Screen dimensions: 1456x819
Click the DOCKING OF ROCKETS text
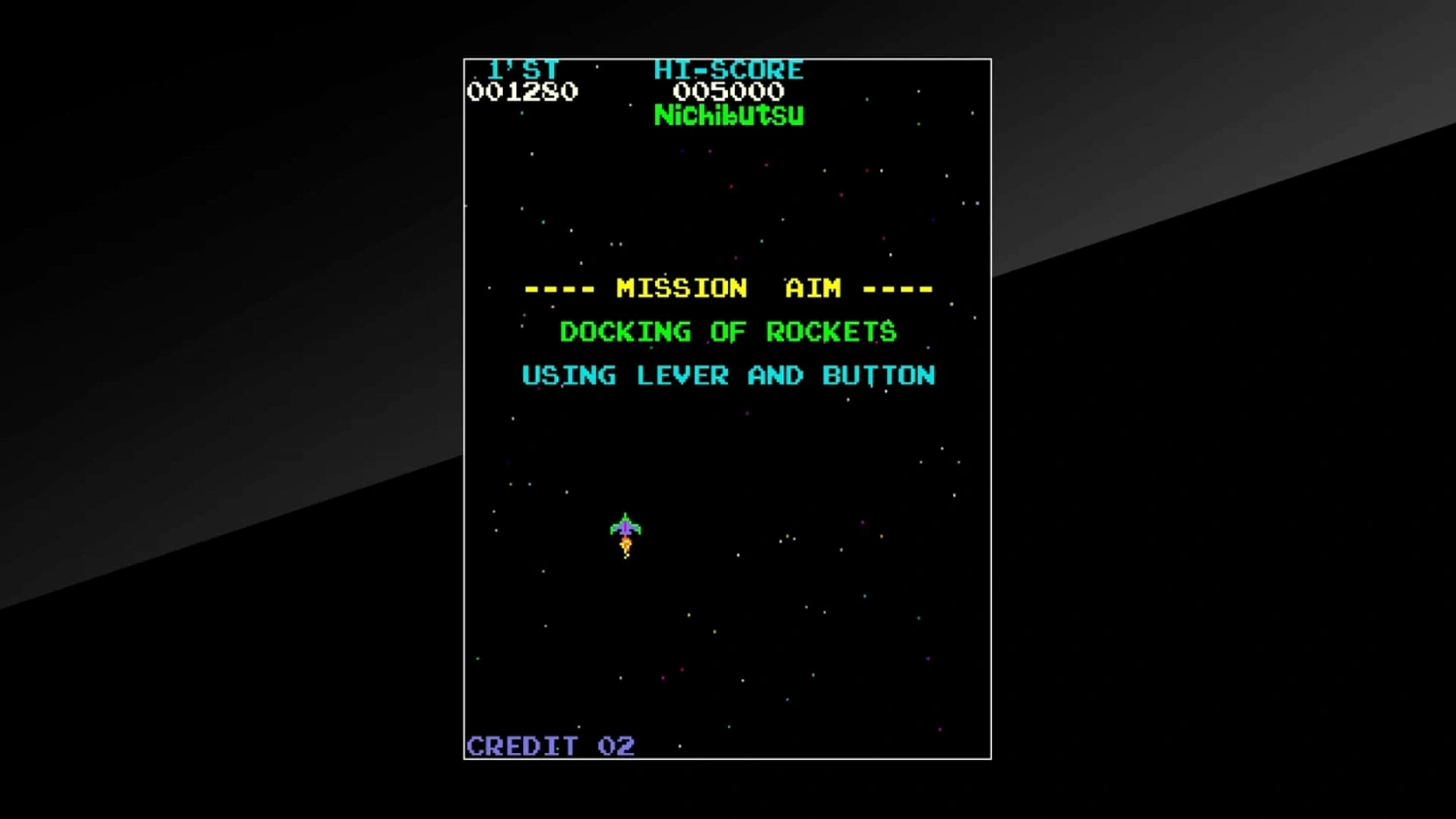[x=728, y=332]
